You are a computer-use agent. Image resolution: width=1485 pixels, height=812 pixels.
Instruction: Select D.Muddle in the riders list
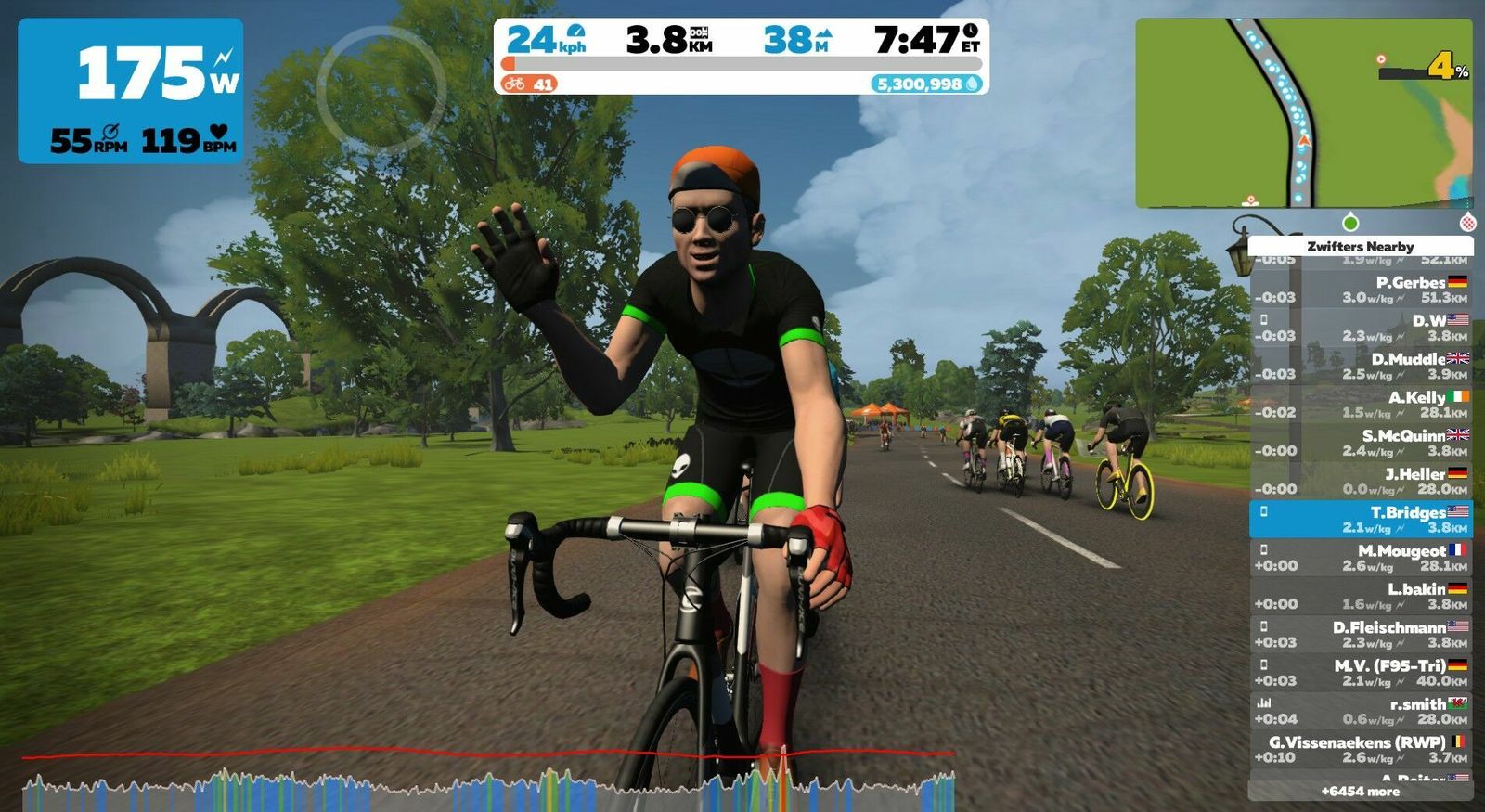[x=1361, y=366]
